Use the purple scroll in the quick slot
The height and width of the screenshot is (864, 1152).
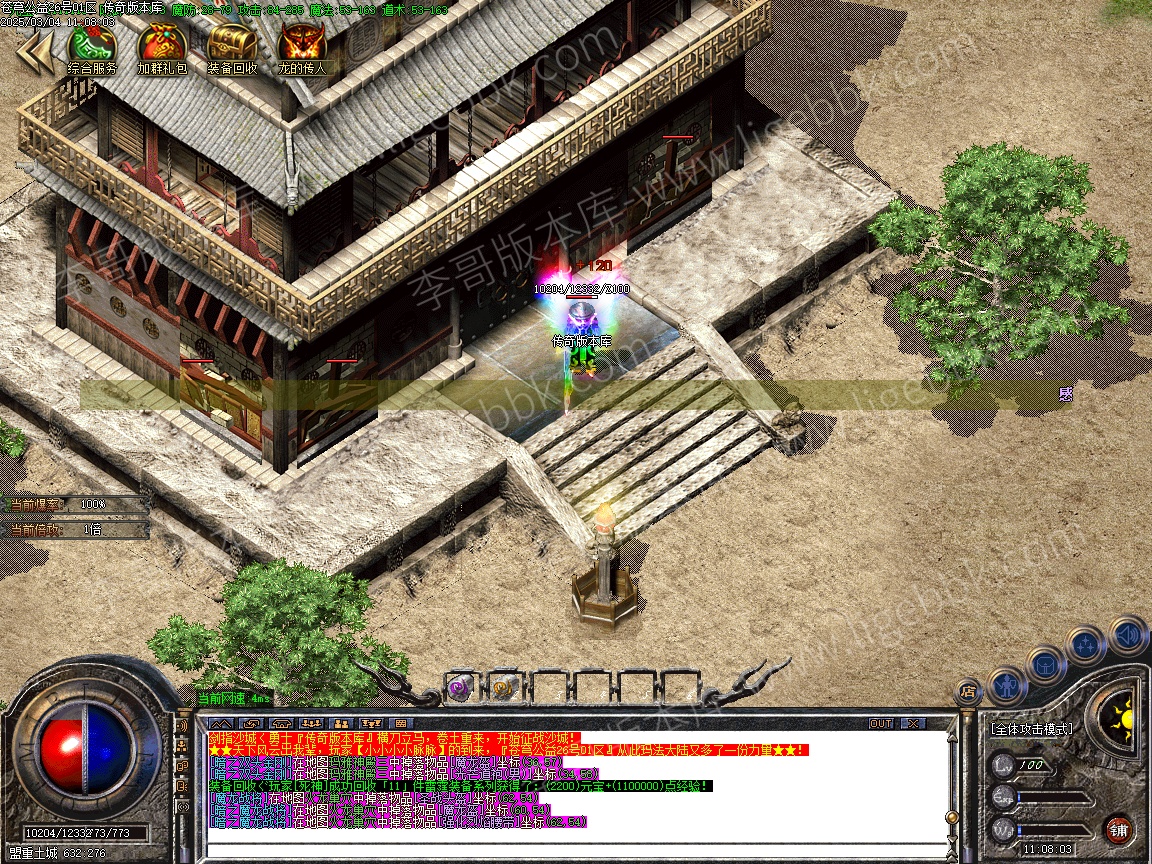click(x=459, y=687)
